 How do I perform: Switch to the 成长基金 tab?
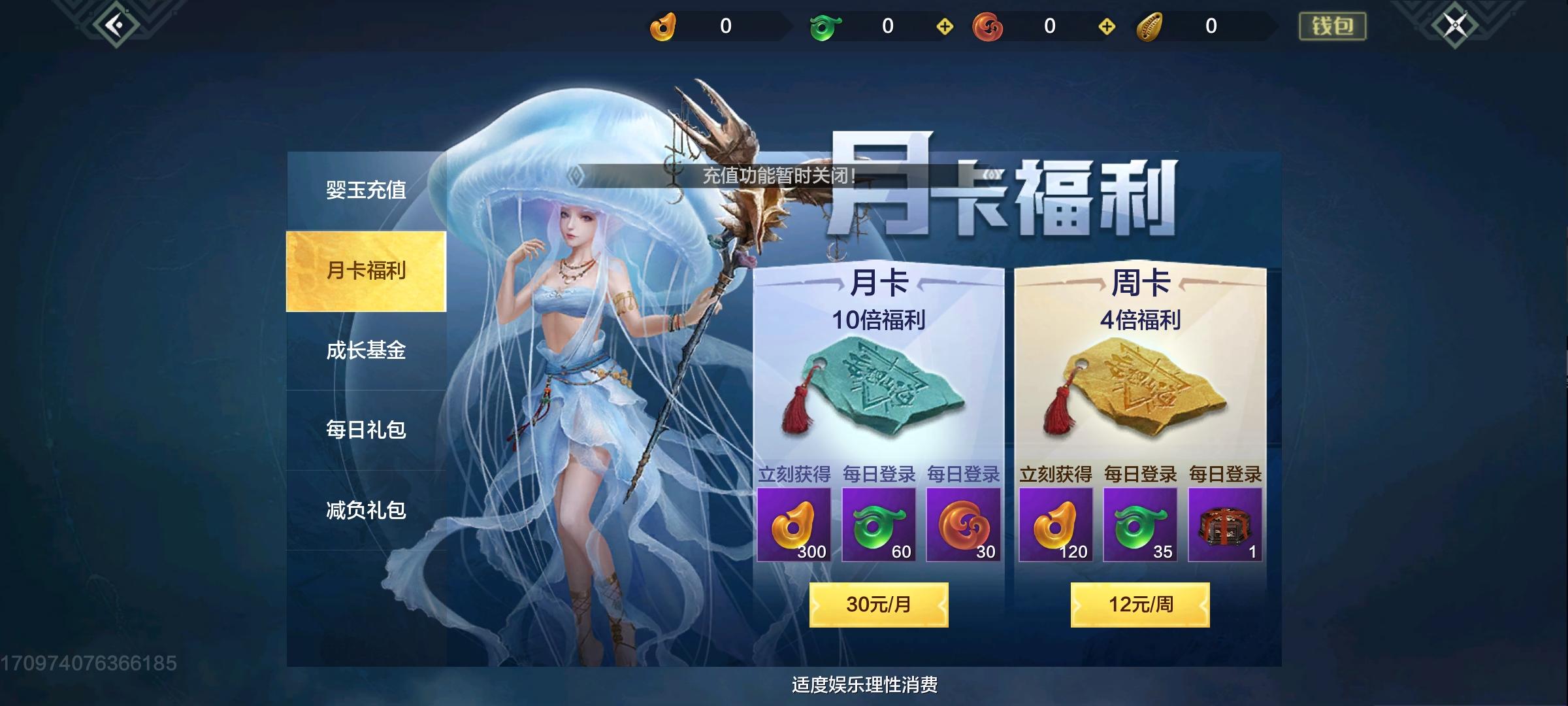tap(366, 352)
